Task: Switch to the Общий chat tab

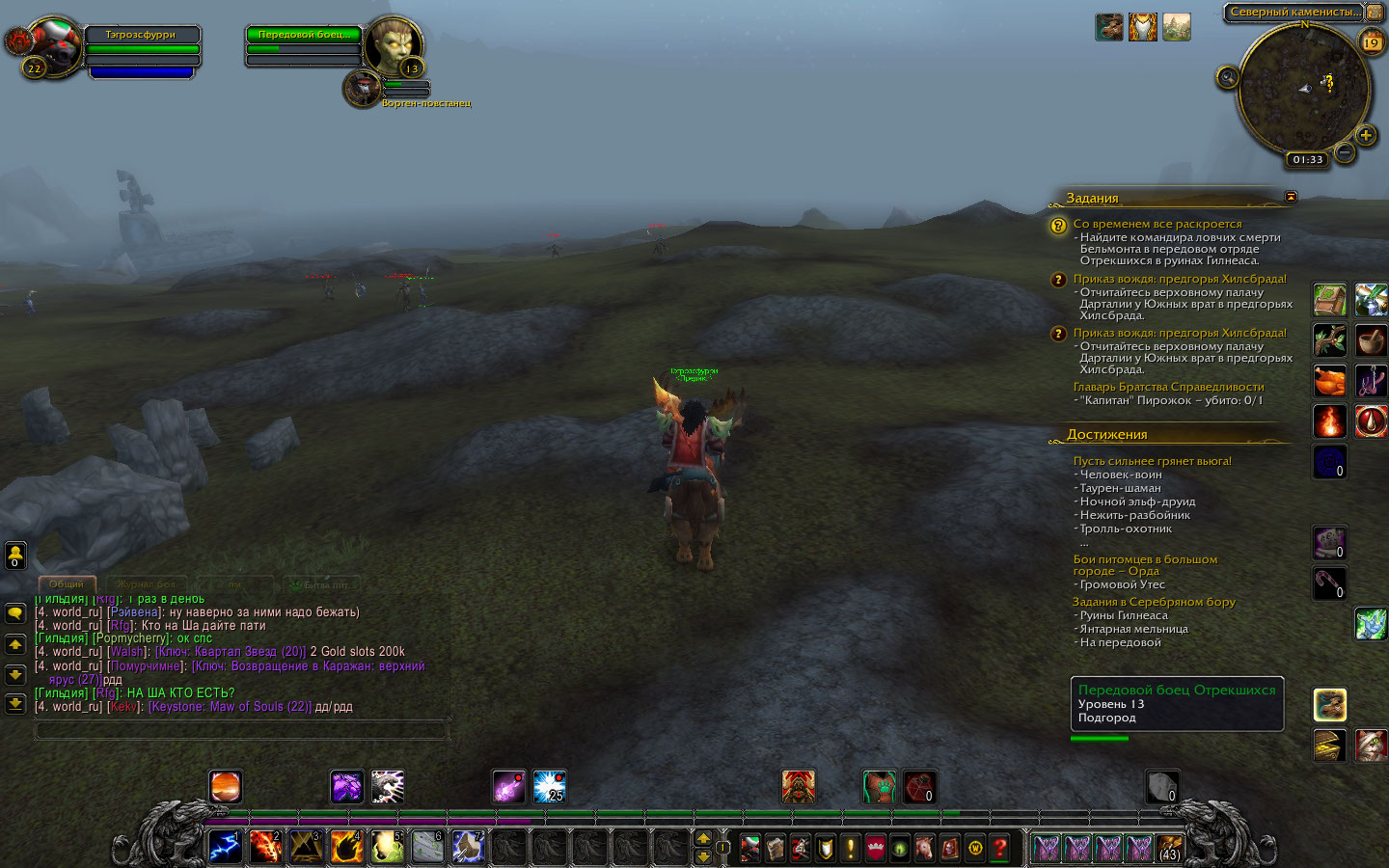Action: point(67,584)
